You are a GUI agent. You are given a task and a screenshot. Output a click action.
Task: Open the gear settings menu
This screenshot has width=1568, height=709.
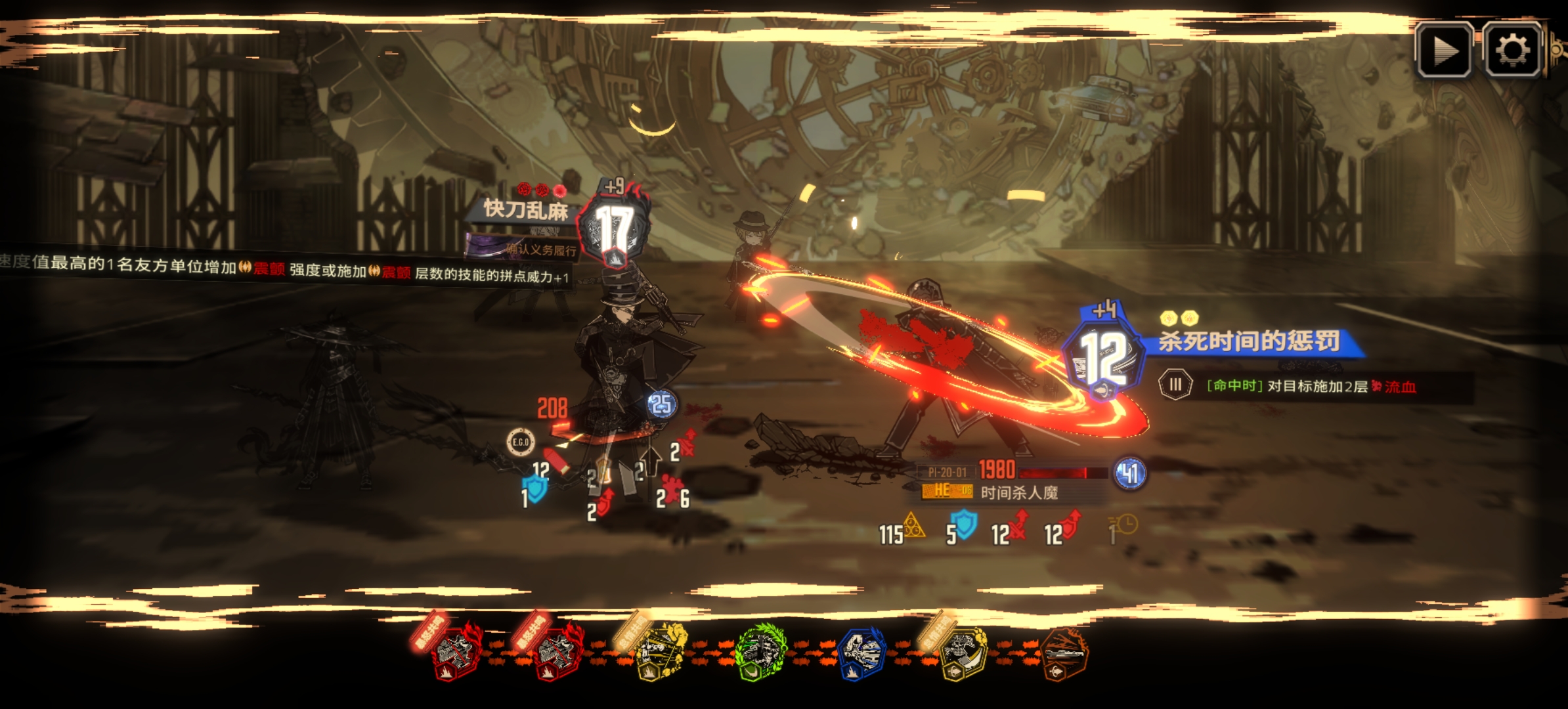click(x=1512, y=51)
